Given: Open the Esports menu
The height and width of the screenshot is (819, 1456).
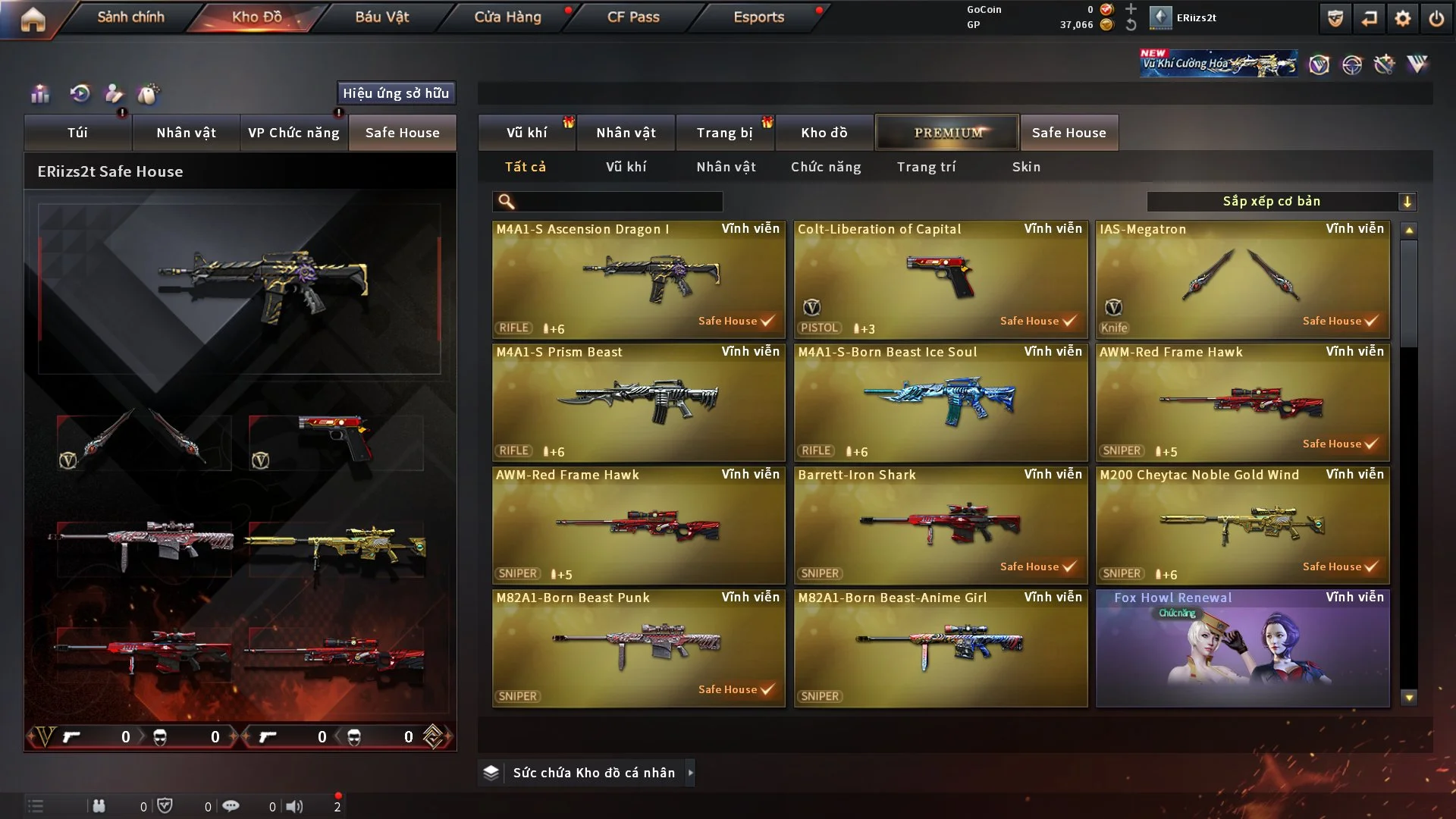Looking at the screenshot, I should [758, 17].
